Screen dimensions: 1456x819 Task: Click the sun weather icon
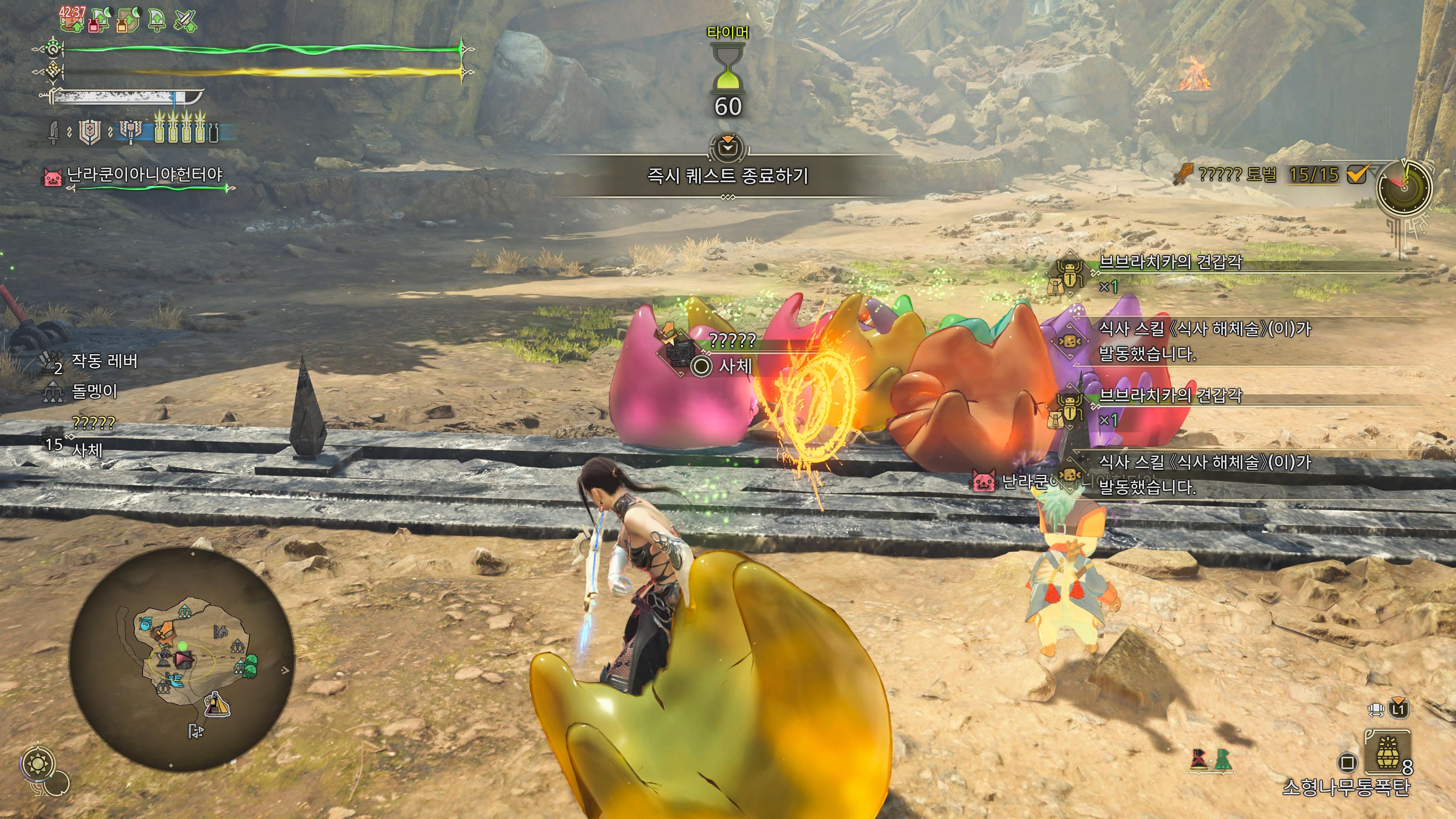pyautogui.click(x=38, y=765)
